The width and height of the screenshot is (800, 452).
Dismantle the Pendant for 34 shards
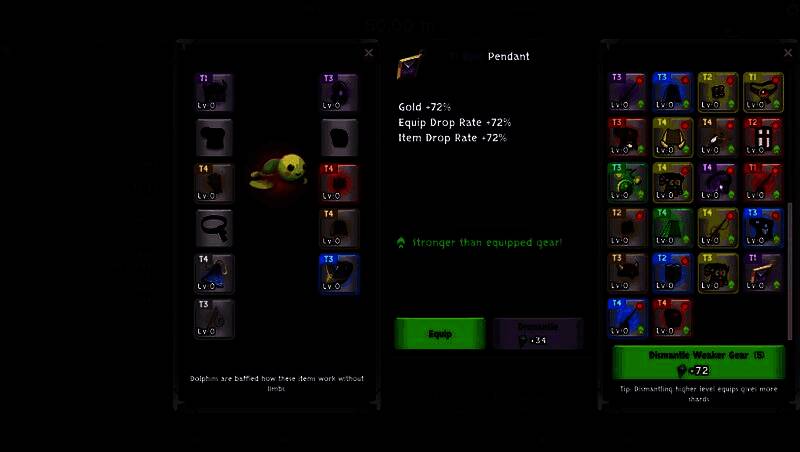point(537,333)
